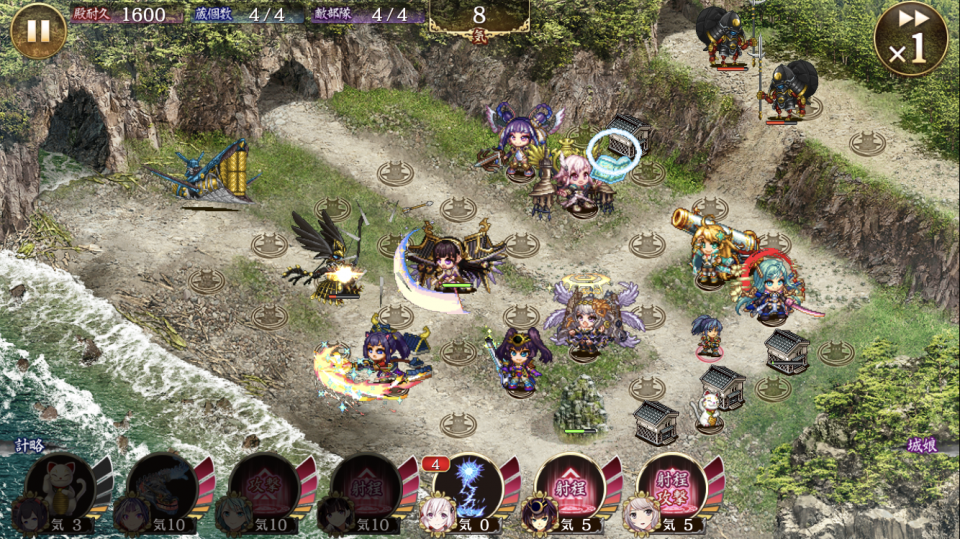
Task: Activate the lucky cat stratagem
Action: pos(61,485)
